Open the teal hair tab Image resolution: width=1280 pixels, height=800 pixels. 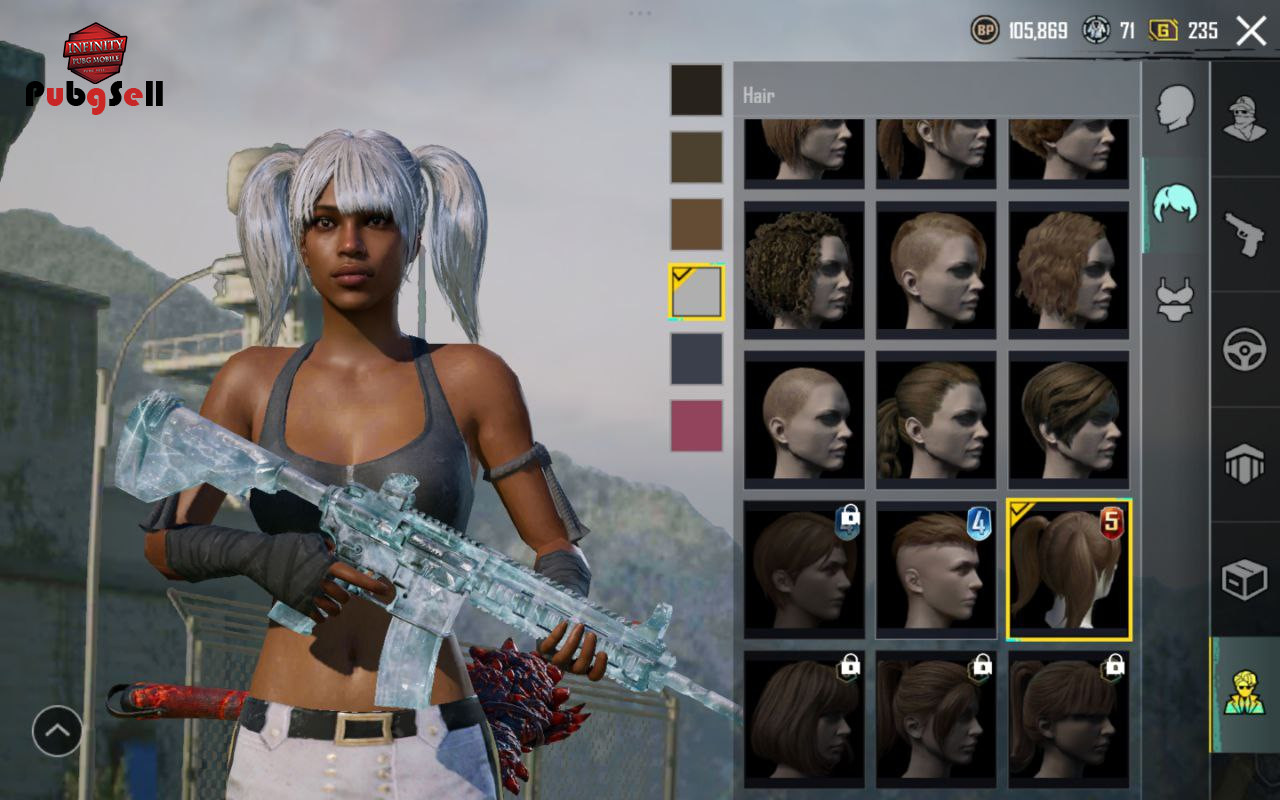point(1175,203)
